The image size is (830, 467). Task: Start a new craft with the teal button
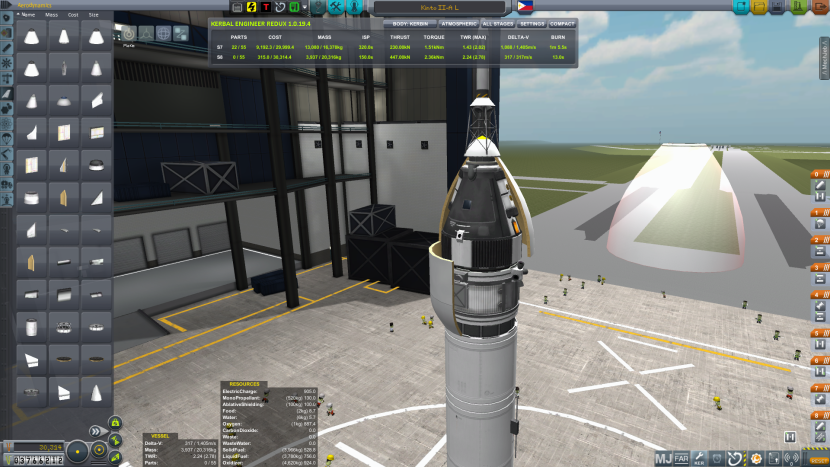(741, 6)
